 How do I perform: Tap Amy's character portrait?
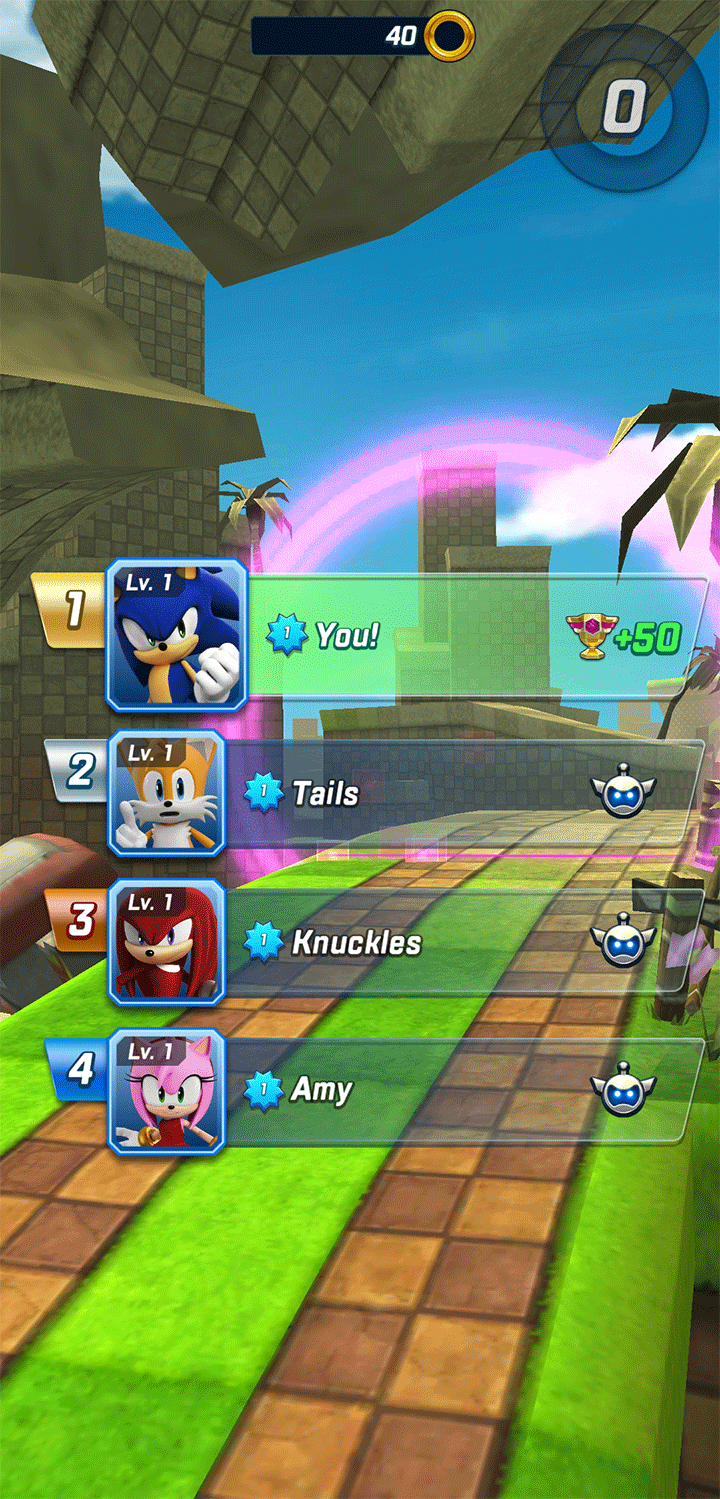[x=167, y=1092]
